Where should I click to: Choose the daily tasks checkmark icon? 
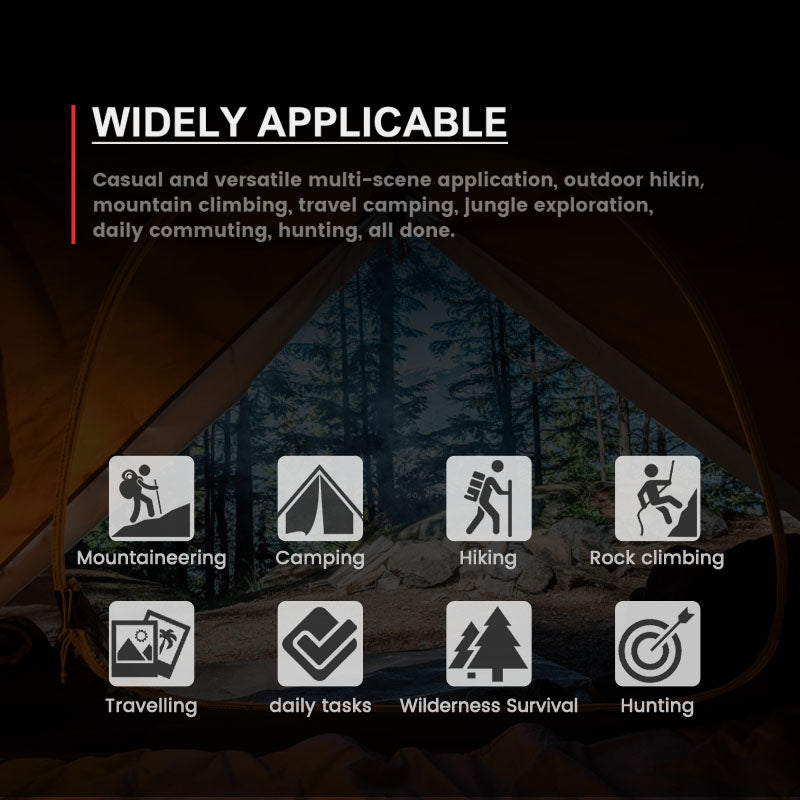(x=320, y=644)
